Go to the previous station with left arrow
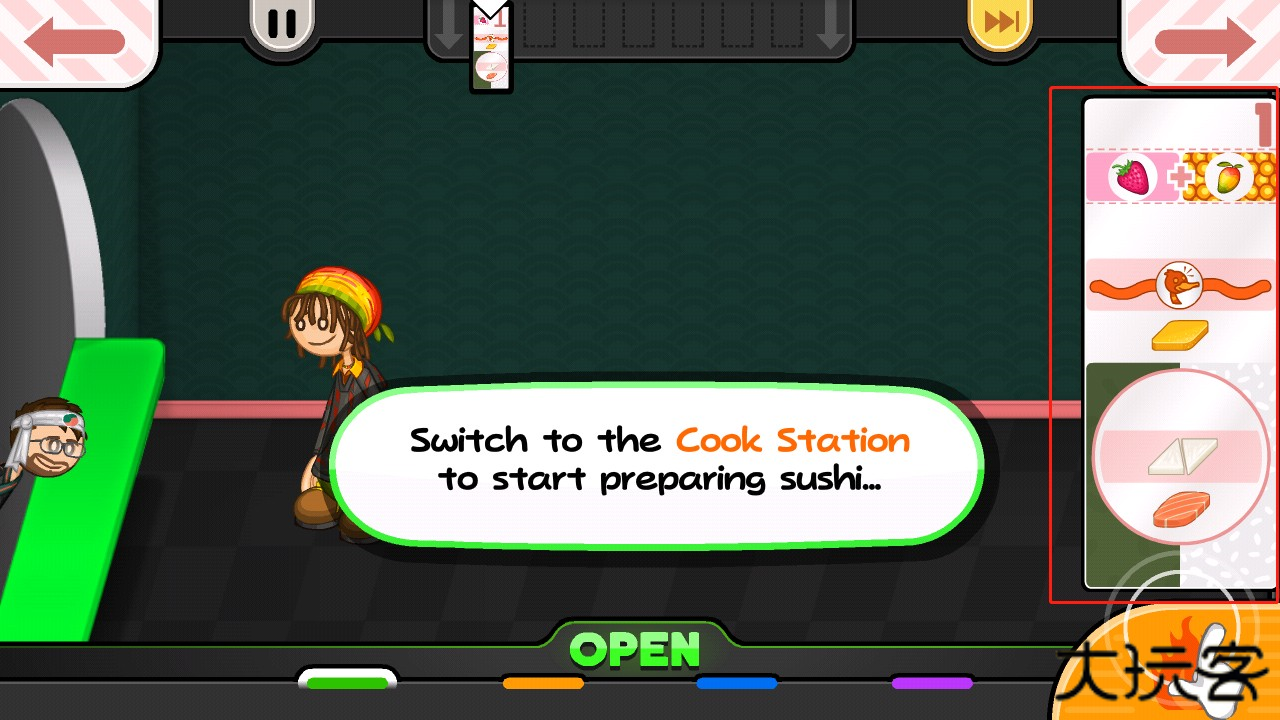Image resolution: width=1280 pixels, height=720 pixels. [x=75, y=41]
